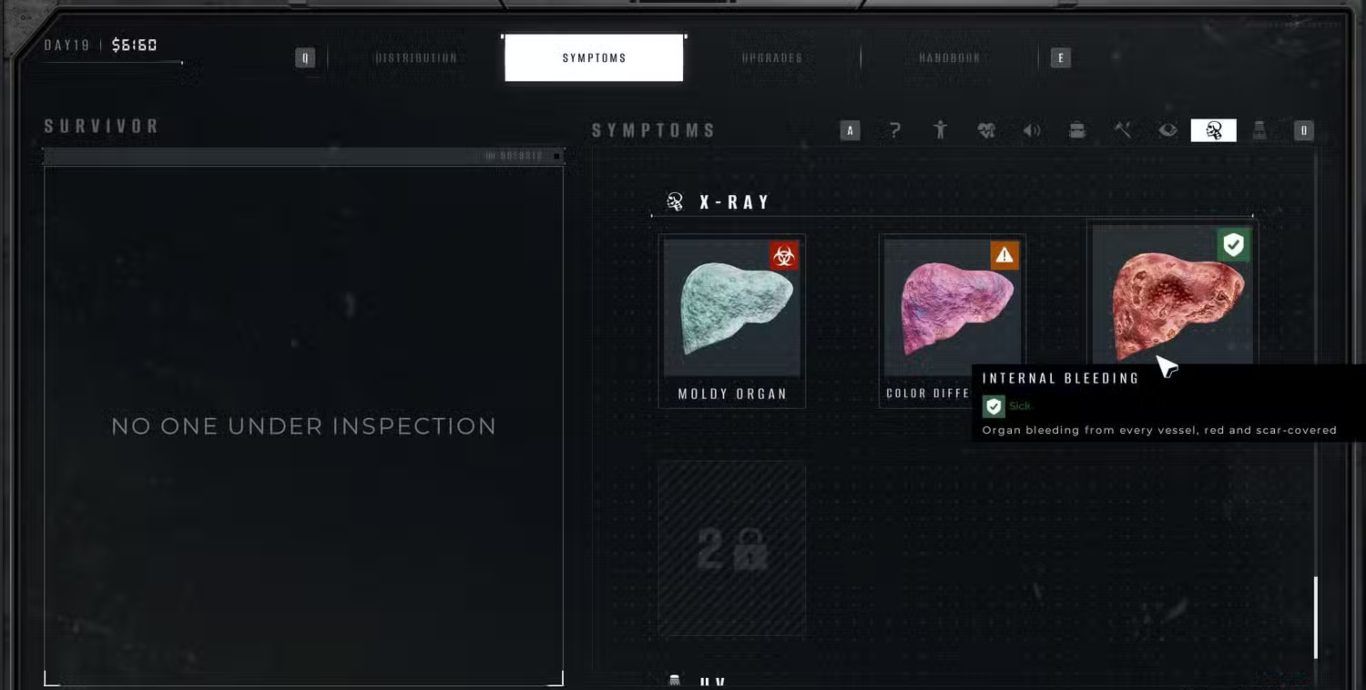
Task: Click the Internal Bleeding organ card
Action: 1170,295
